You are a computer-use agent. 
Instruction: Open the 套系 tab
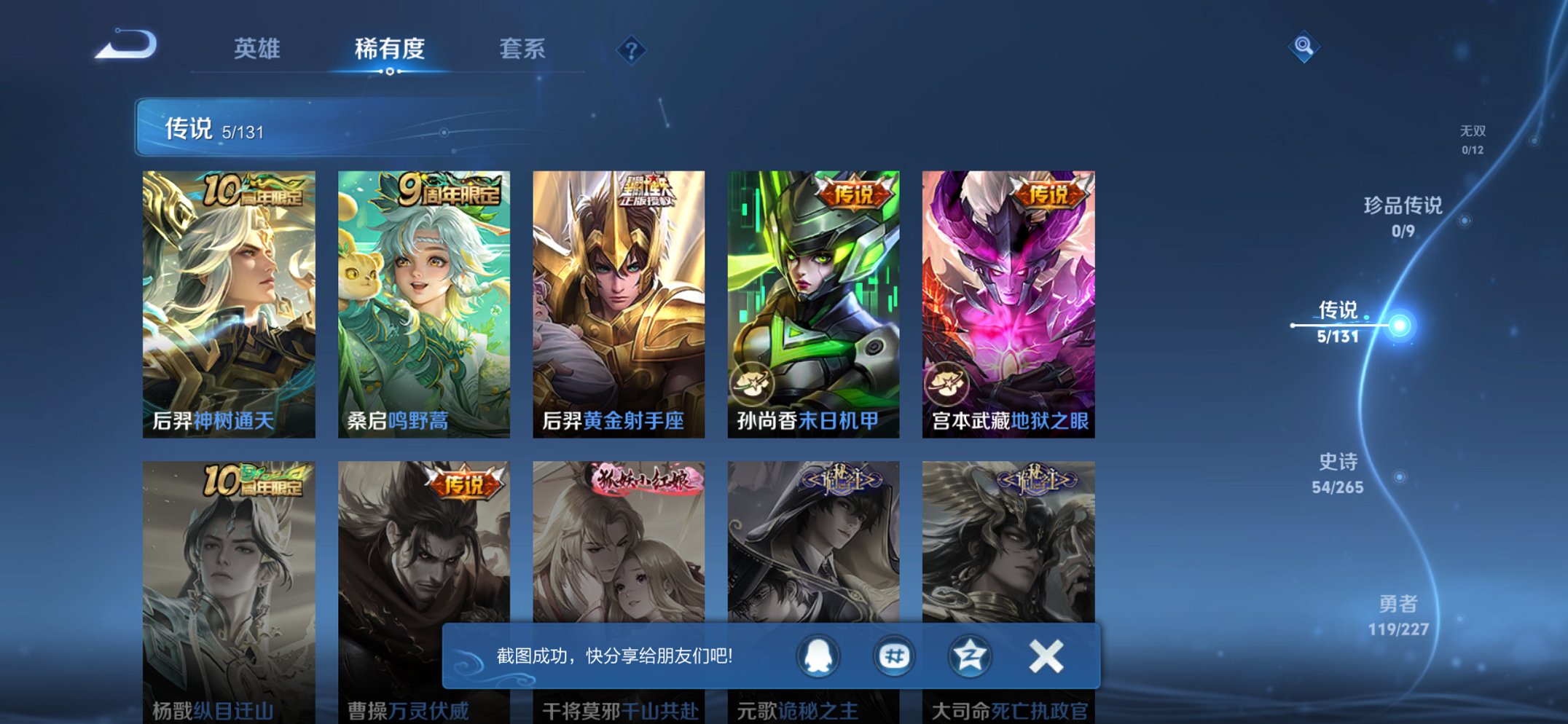click(522, 47)
